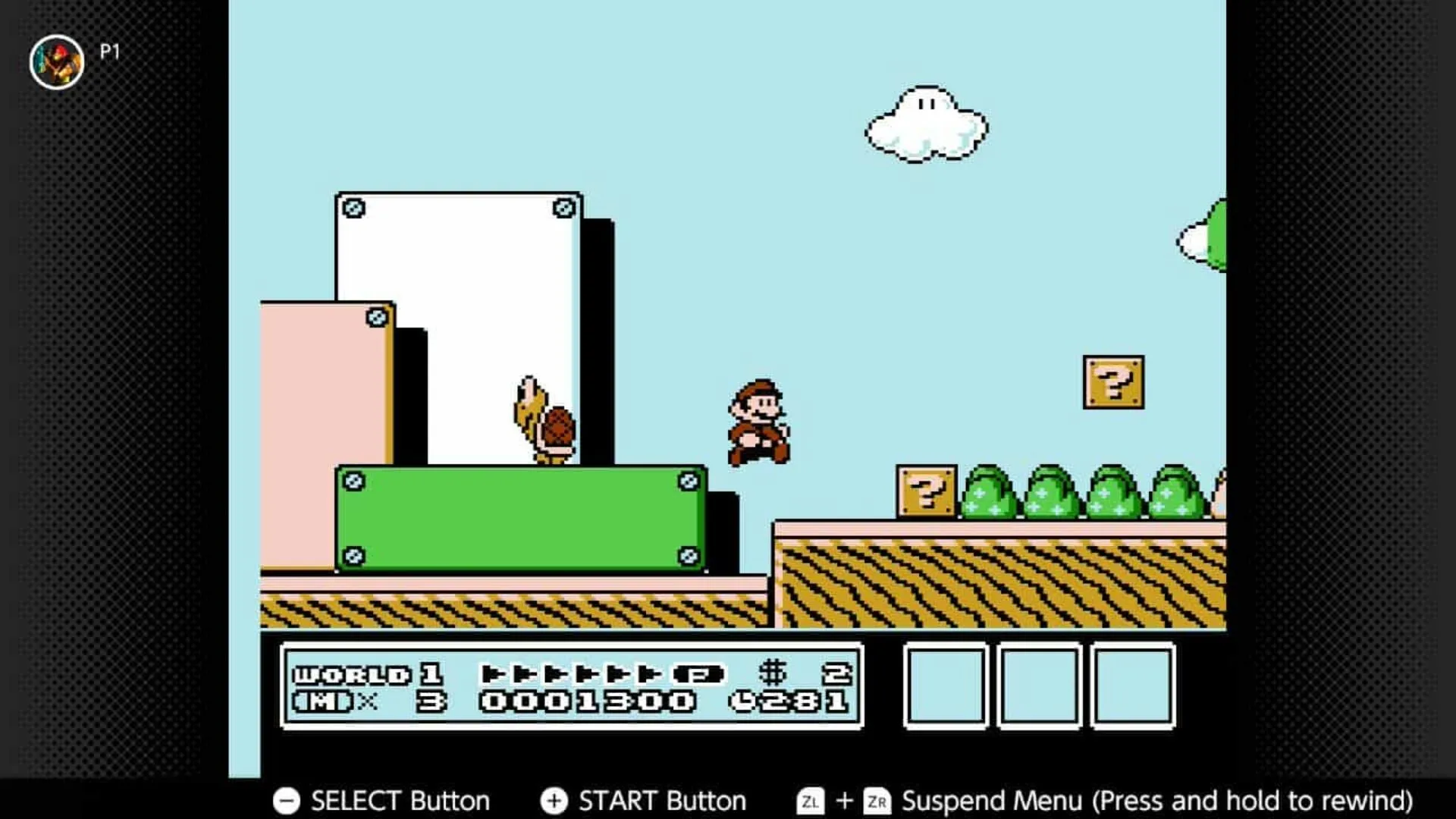Click the plus START Button icon

[554, 800]
